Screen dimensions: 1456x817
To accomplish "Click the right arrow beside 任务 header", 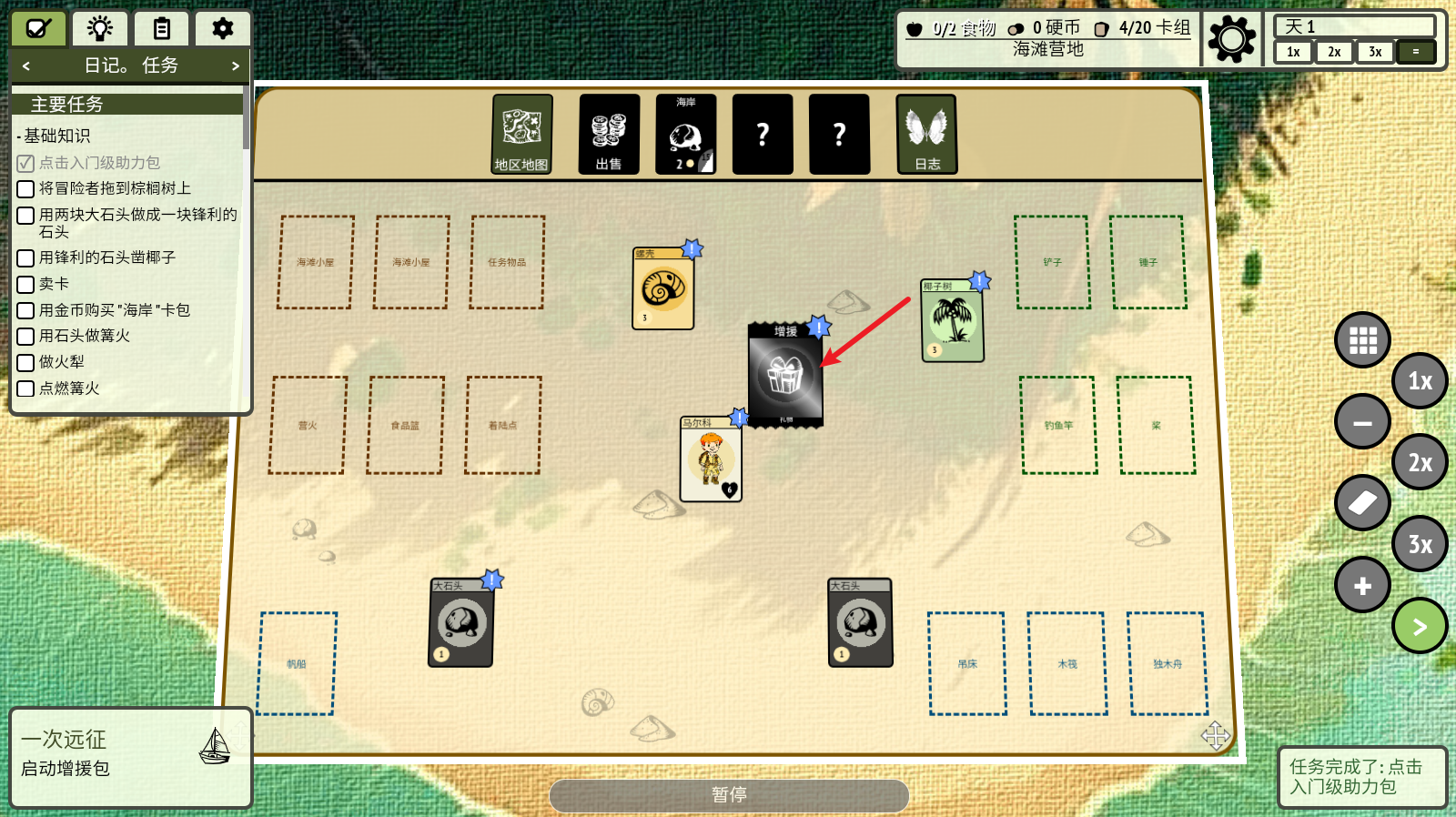I will [x=235, y=66].
